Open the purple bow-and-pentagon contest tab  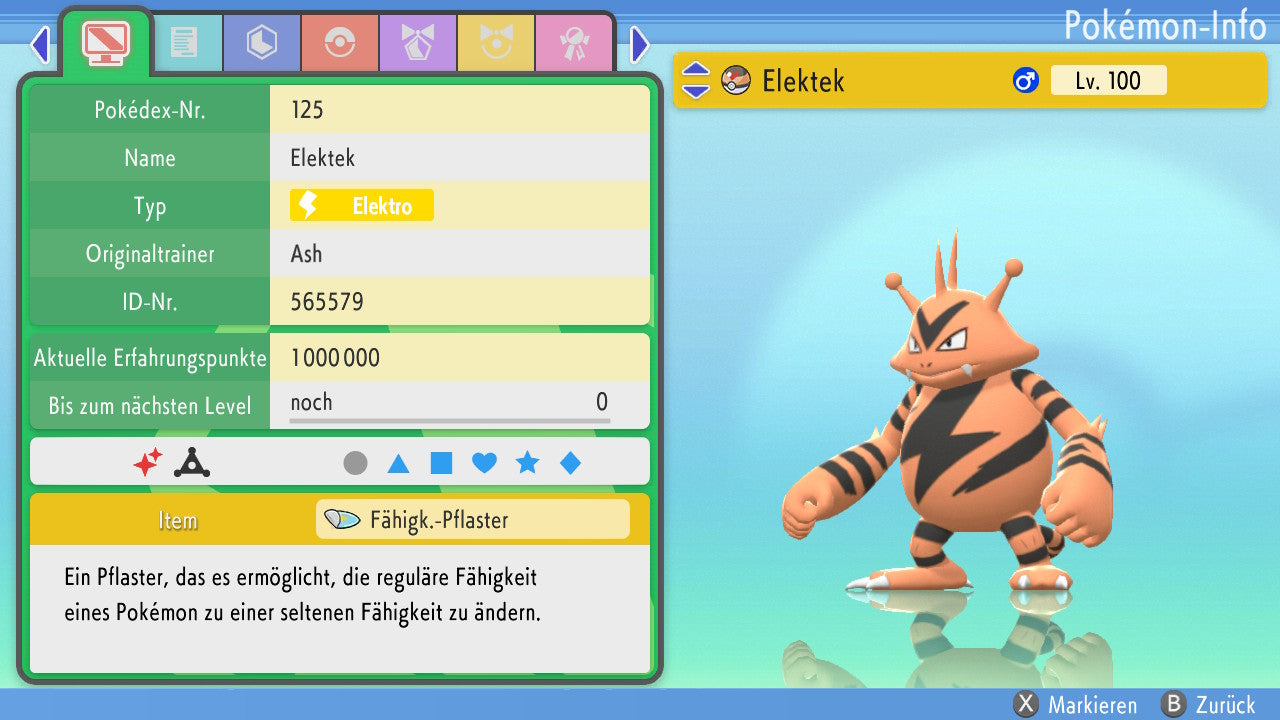[418, 43]
